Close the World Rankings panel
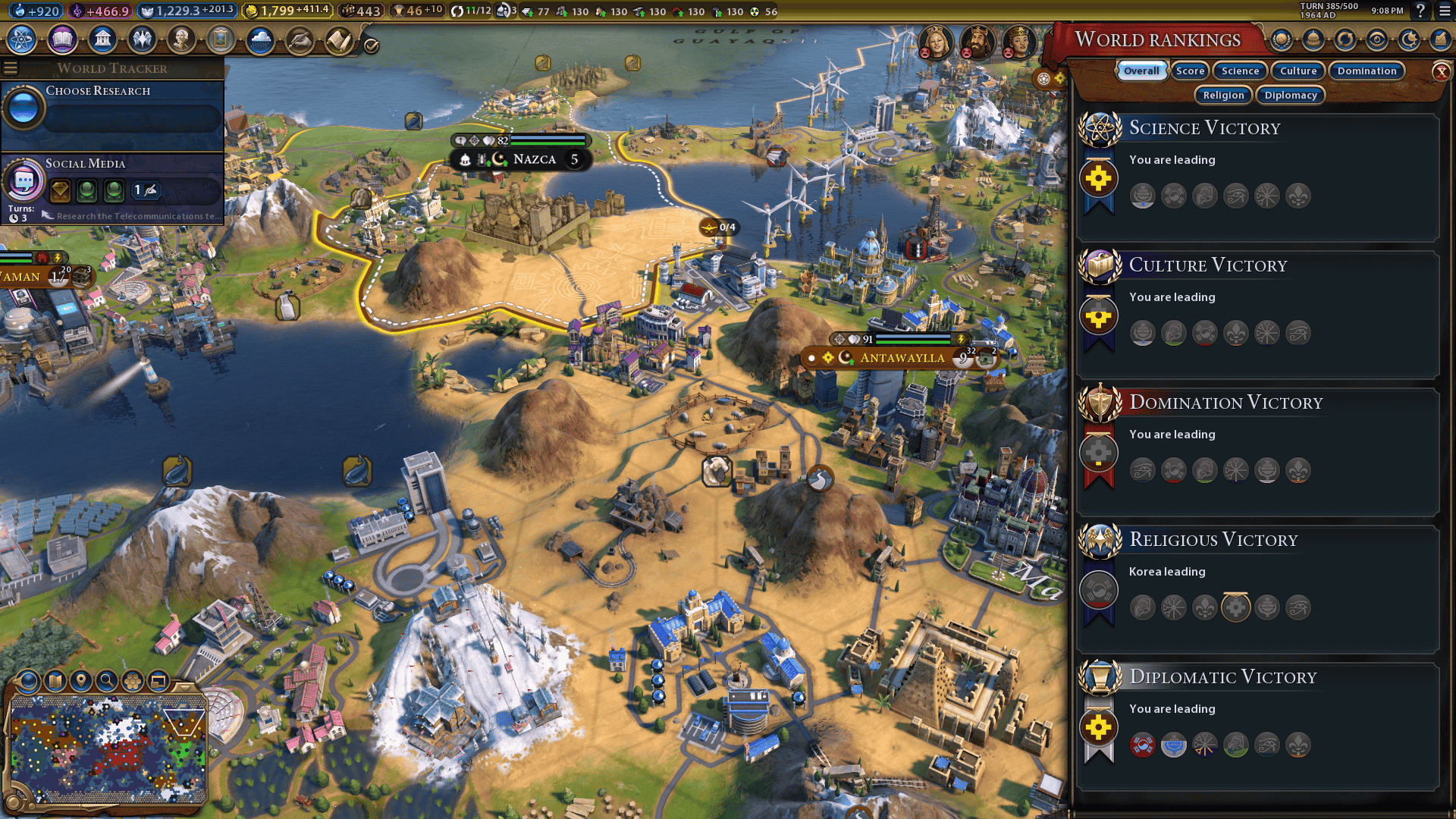The image size is (1456, 819). tap(1441, 71)
